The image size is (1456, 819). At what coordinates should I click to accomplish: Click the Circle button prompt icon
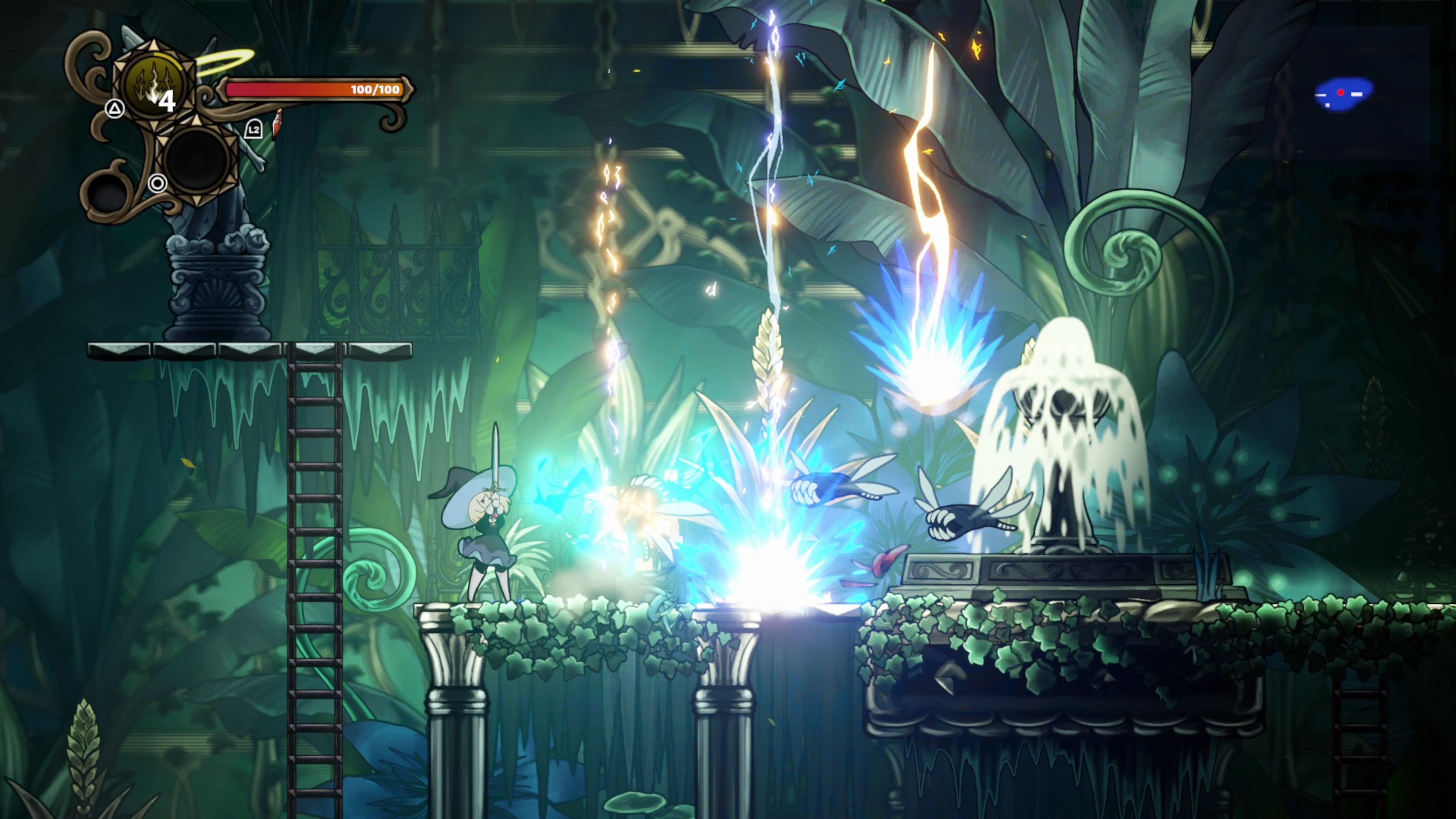pyautogui.click(x=157, y=184)
